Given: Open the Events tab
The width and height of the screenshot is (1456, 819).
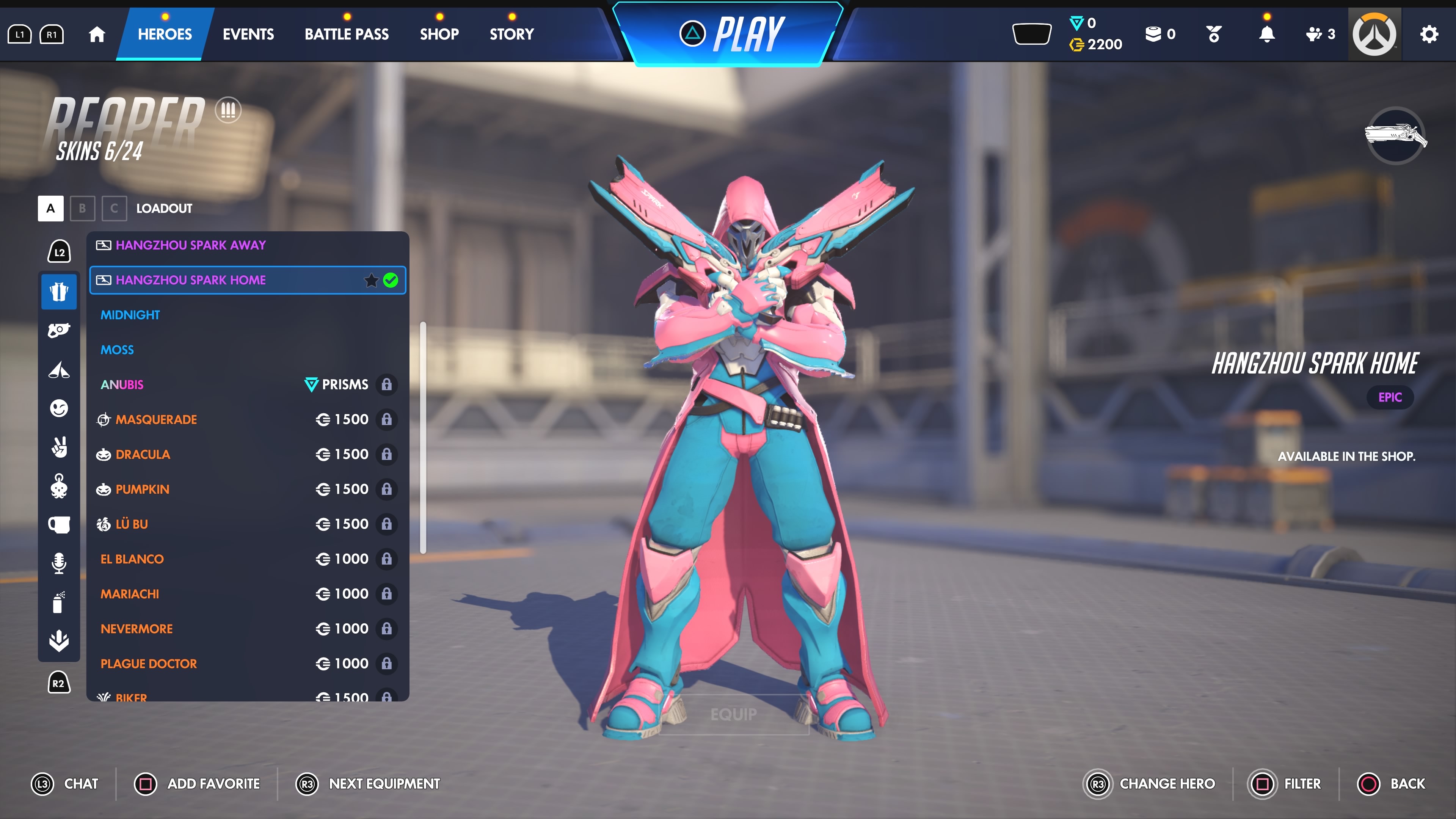Looking at the screenshot, I should 248,34.
